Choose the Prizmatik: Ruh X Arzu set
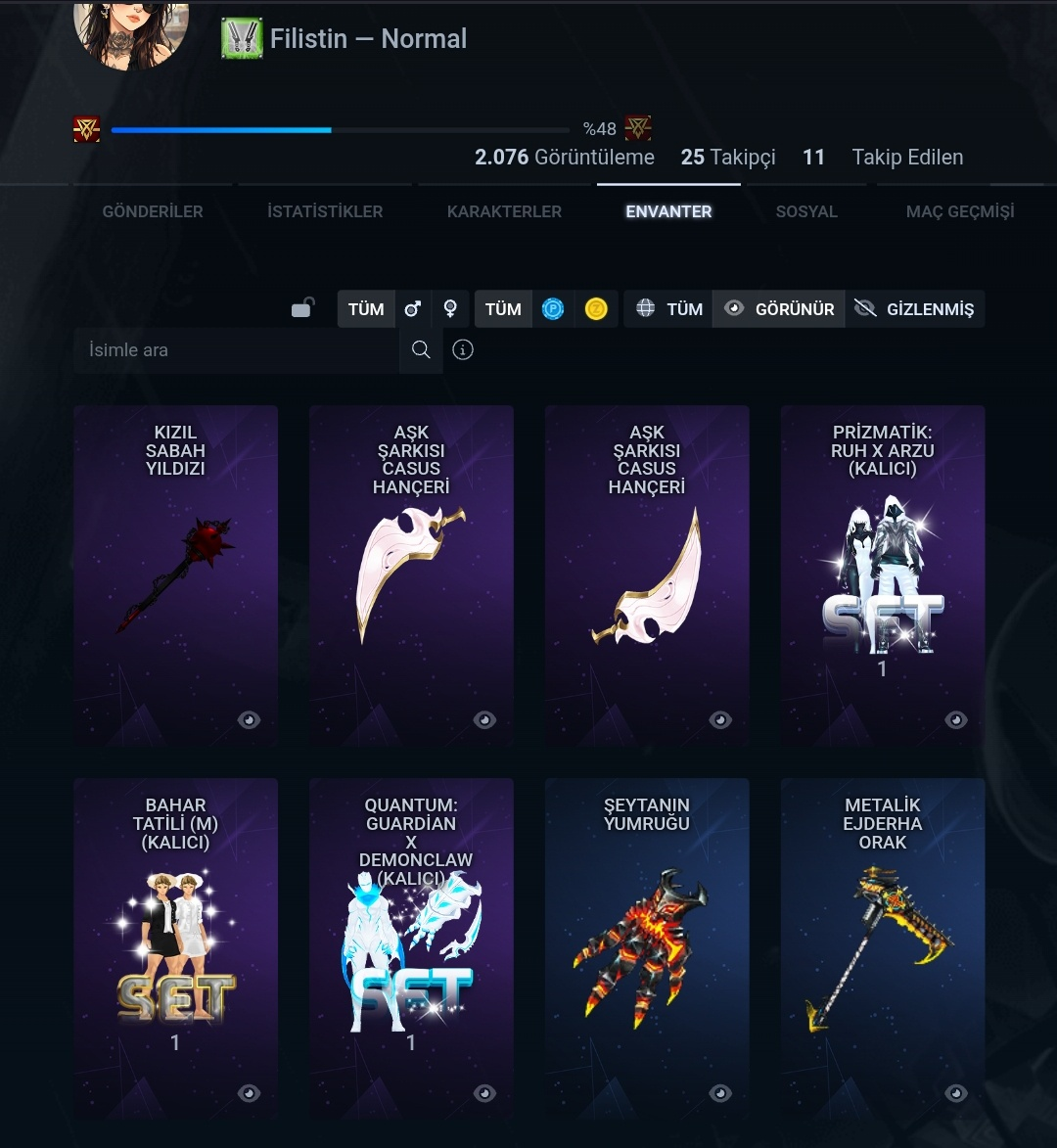Image resolution: width=1057 pixels, height=1148 pixels. click(x=883, y=575)
